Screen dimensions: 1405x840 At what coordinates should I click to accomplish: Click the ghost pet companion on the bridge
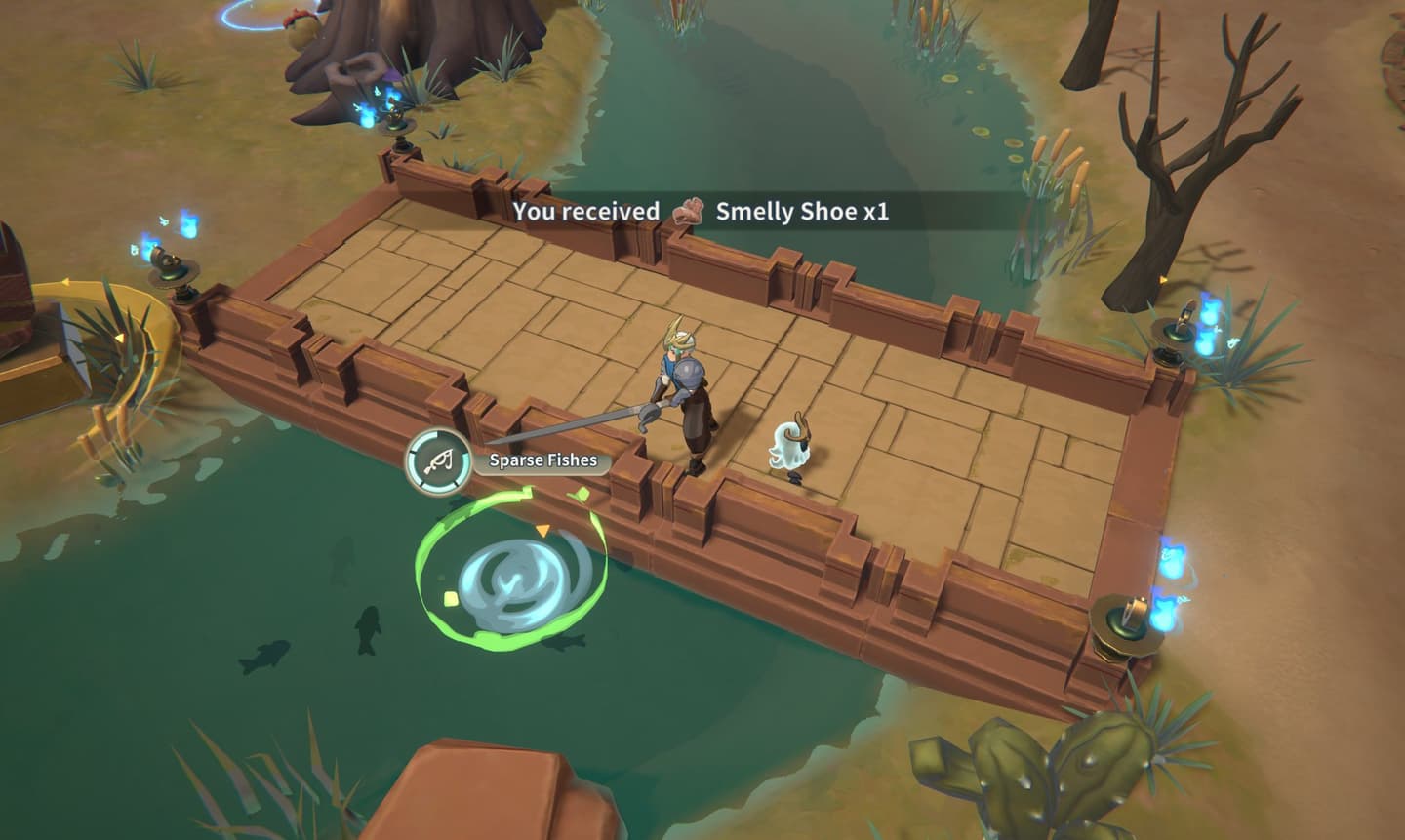pyautogui.click(x=790, y=444)
